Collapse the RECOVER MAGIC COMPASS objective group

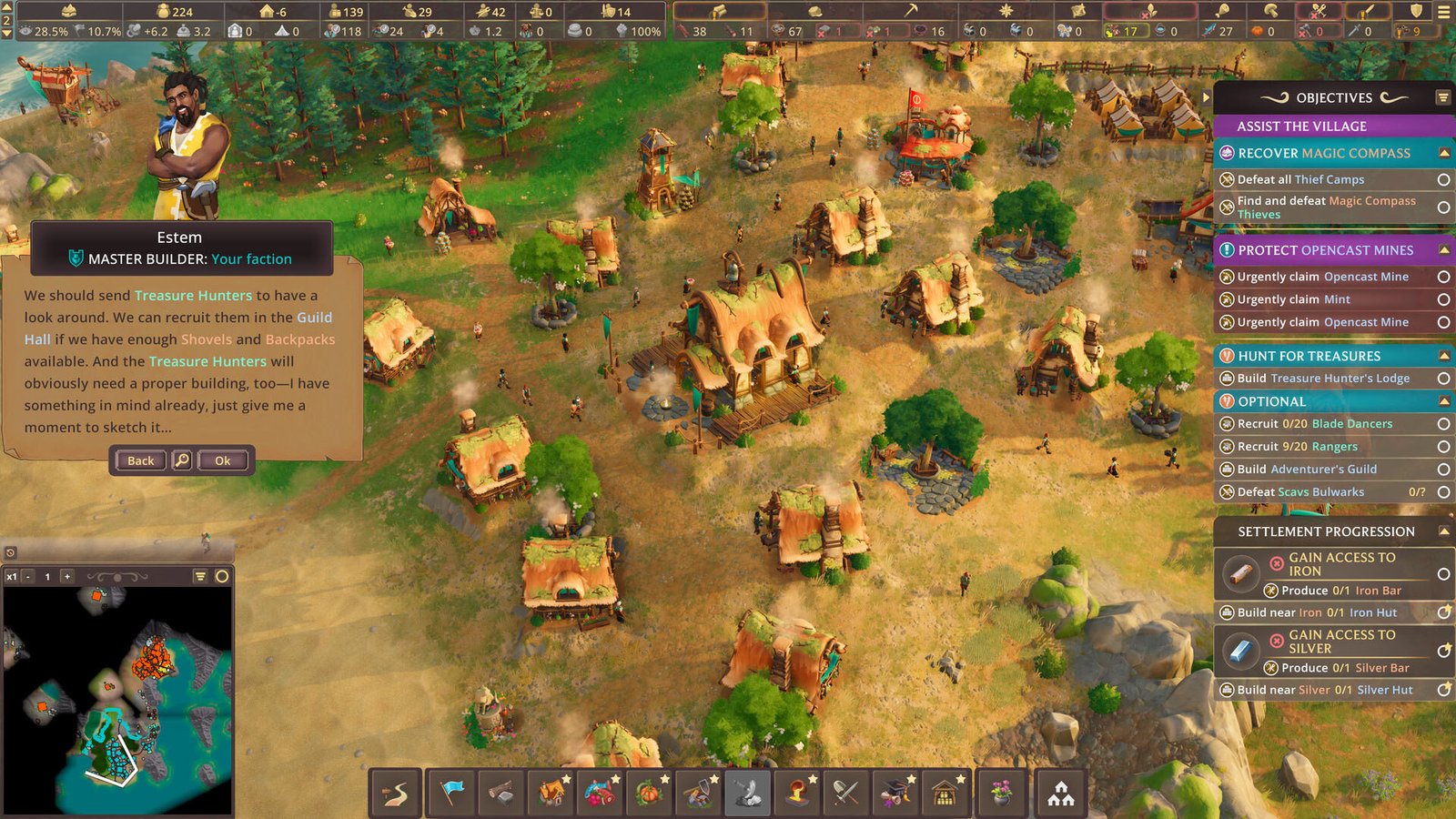click(1442, 153)
